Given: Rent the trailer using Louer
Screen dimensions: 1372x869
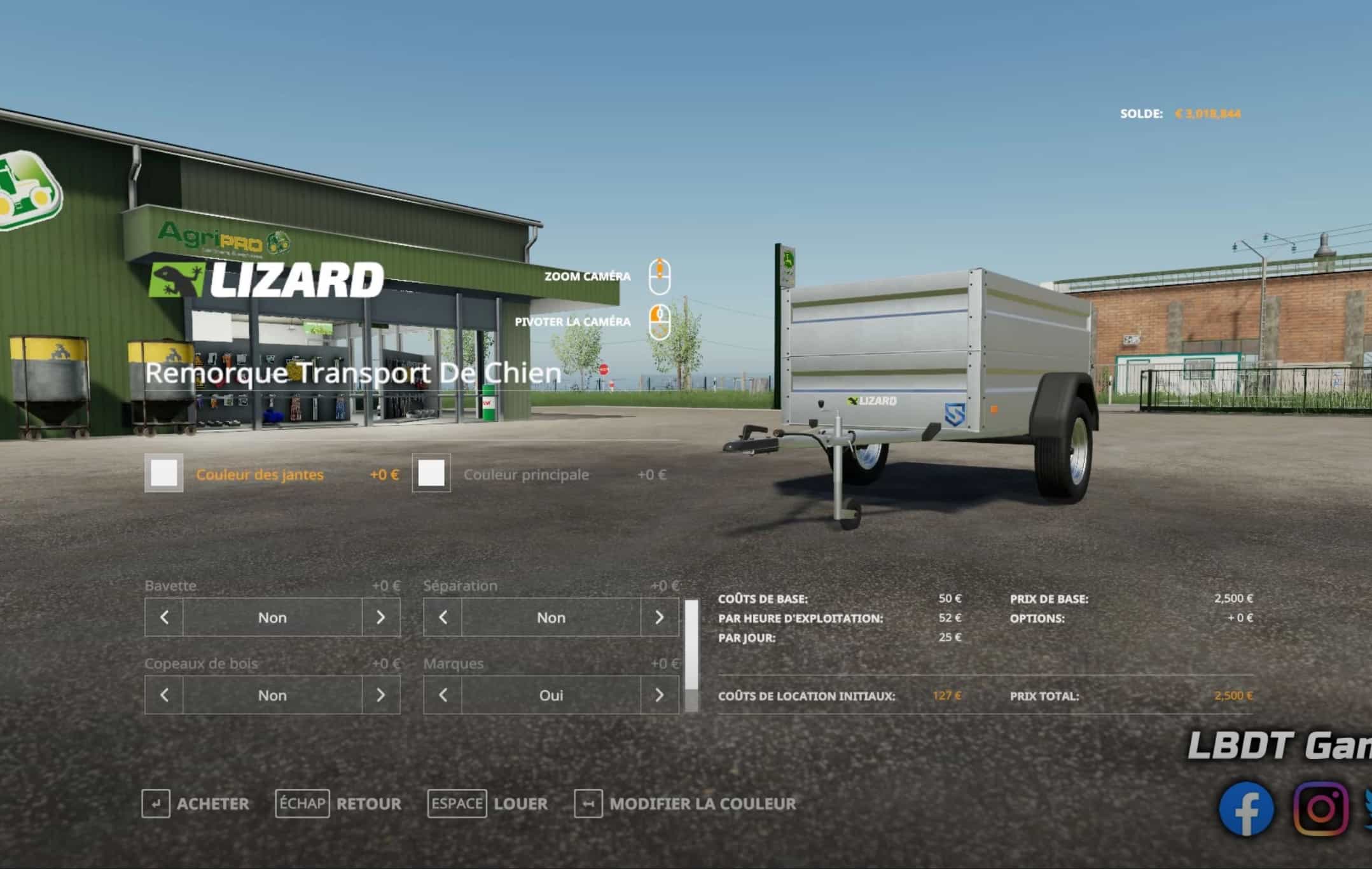Looking at the screenshot, I should [x=488, y=804].
